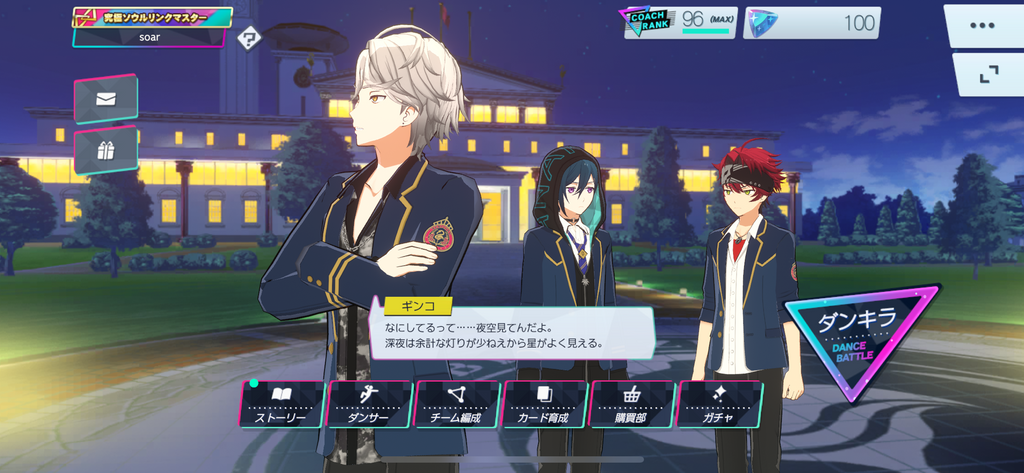
Task: Open the mailbox envelope icon
Action: pyautogui.click(x=105, y=98)
